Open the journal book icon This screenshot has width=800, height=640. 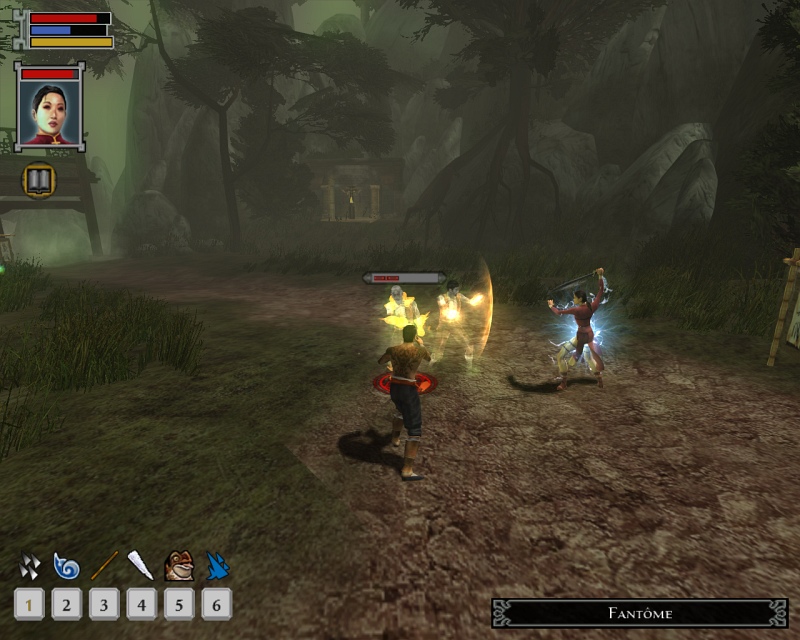pos(39,180)
